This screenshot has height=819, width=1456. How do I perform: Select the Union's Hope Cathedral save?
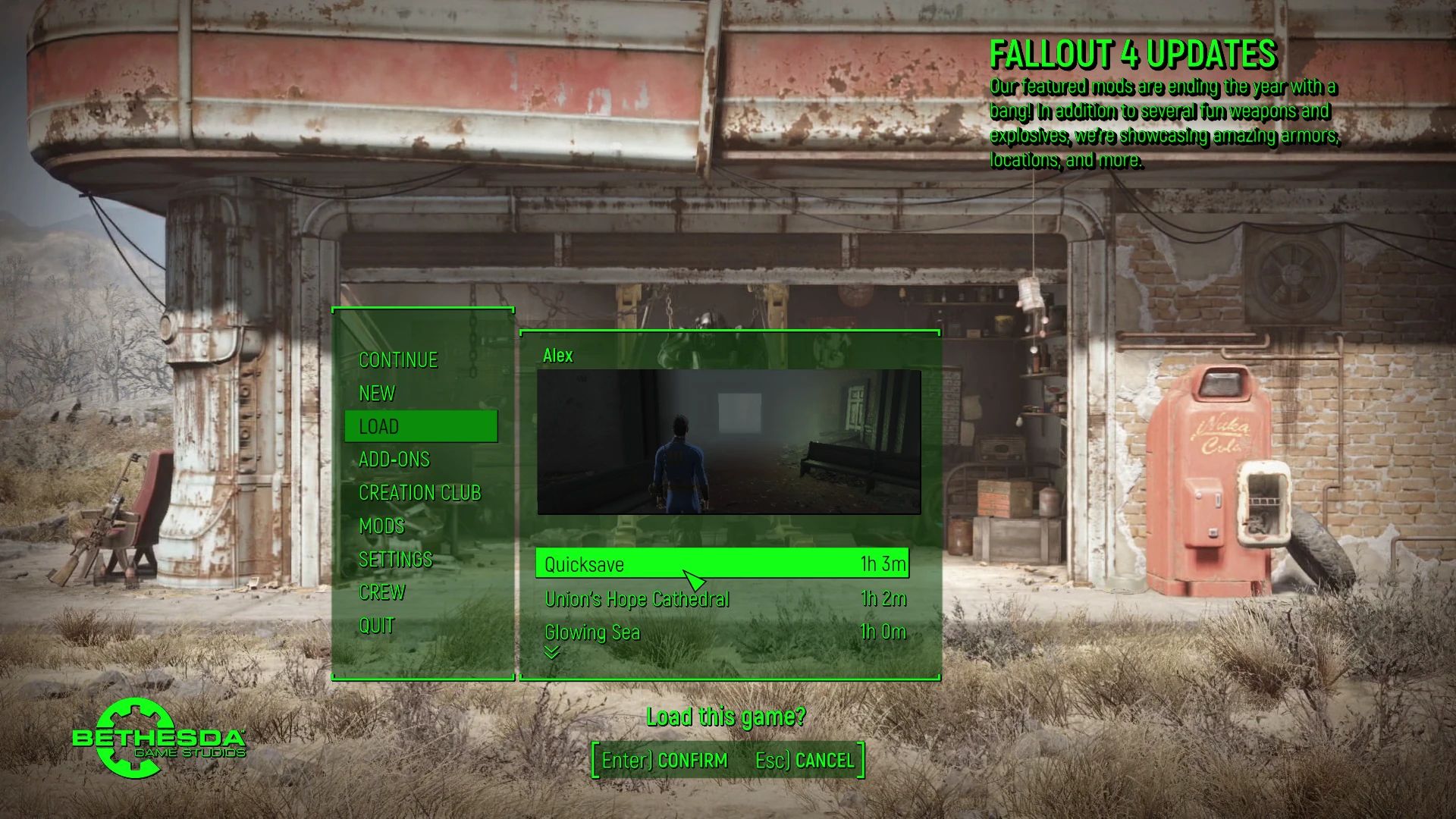click(635, 598)
